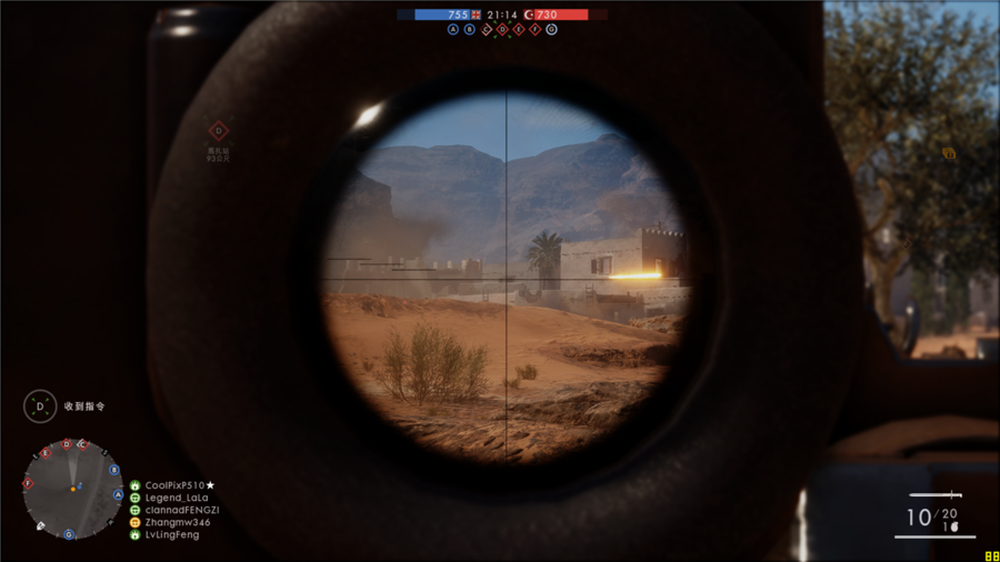Select objective E flag in top bar
Viewport: 1000px width, 562px height.
pos(519,30)
